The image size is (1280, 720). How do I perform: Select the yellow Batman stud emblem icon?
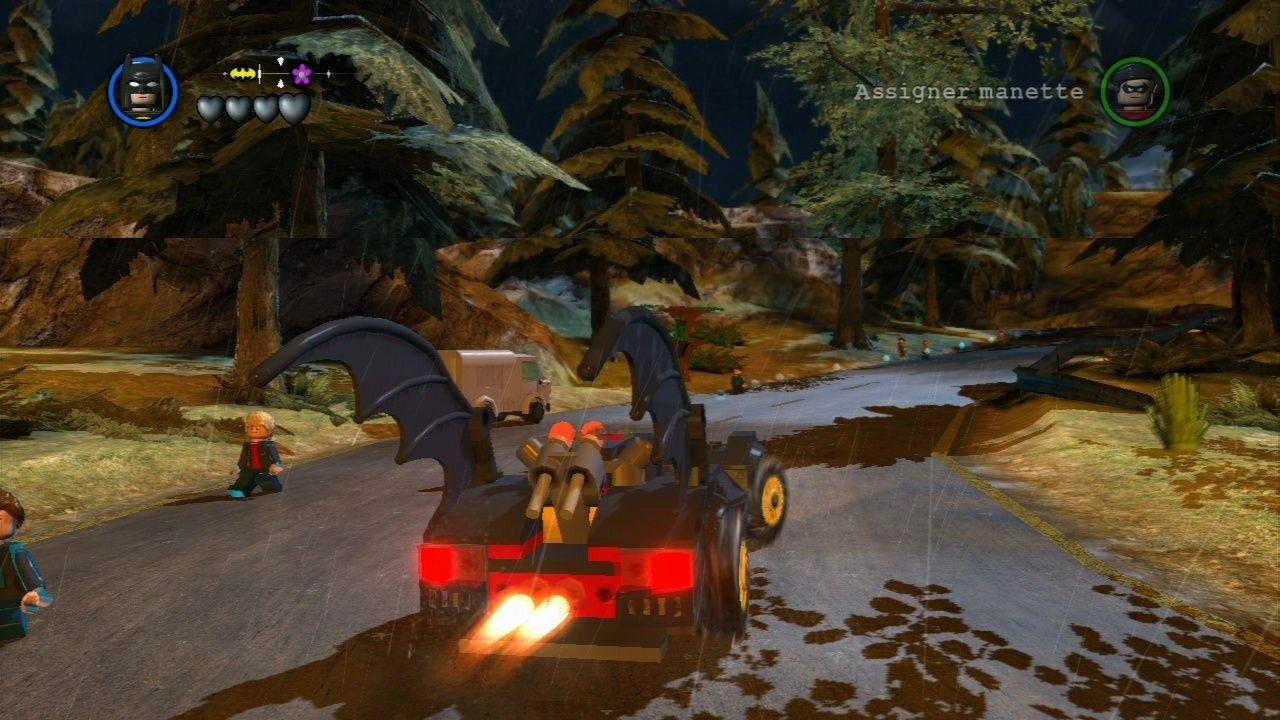click(x=243, y=72)
